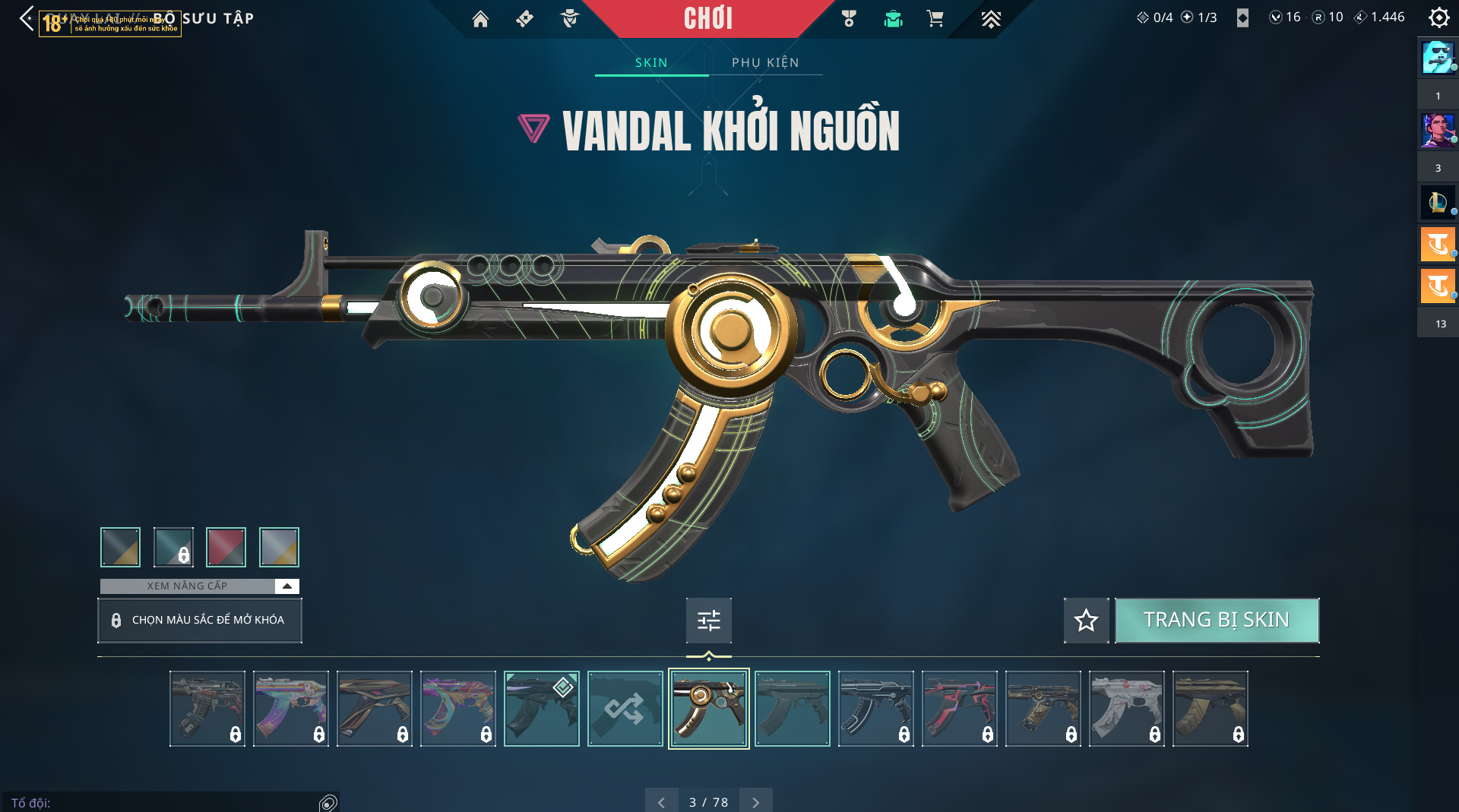1459x812 pixels.
Task: Open the CHƠI play screen
Action: [x=707, y=18]
